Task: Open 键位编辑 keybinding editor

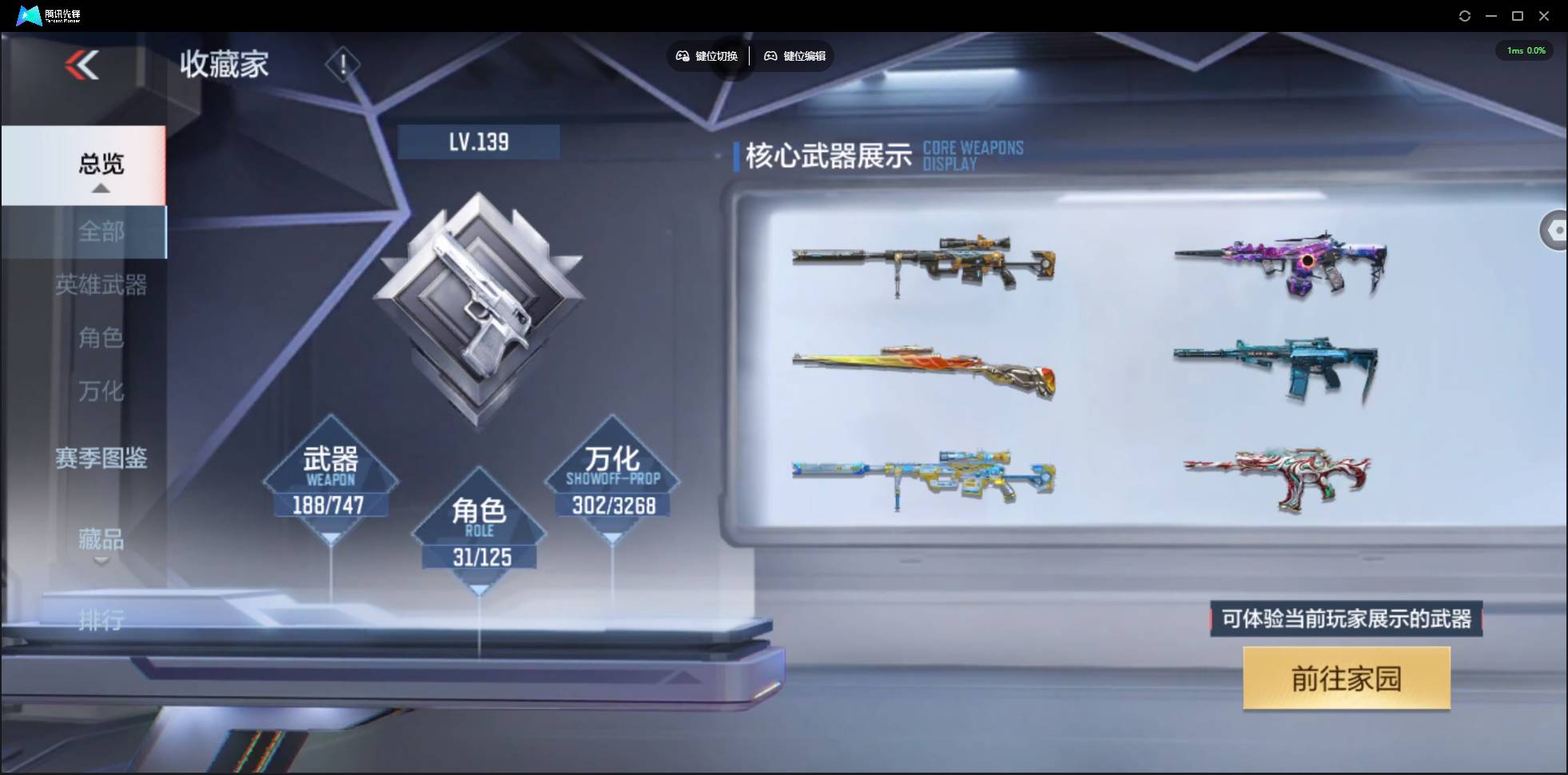Action: [795, 56]
